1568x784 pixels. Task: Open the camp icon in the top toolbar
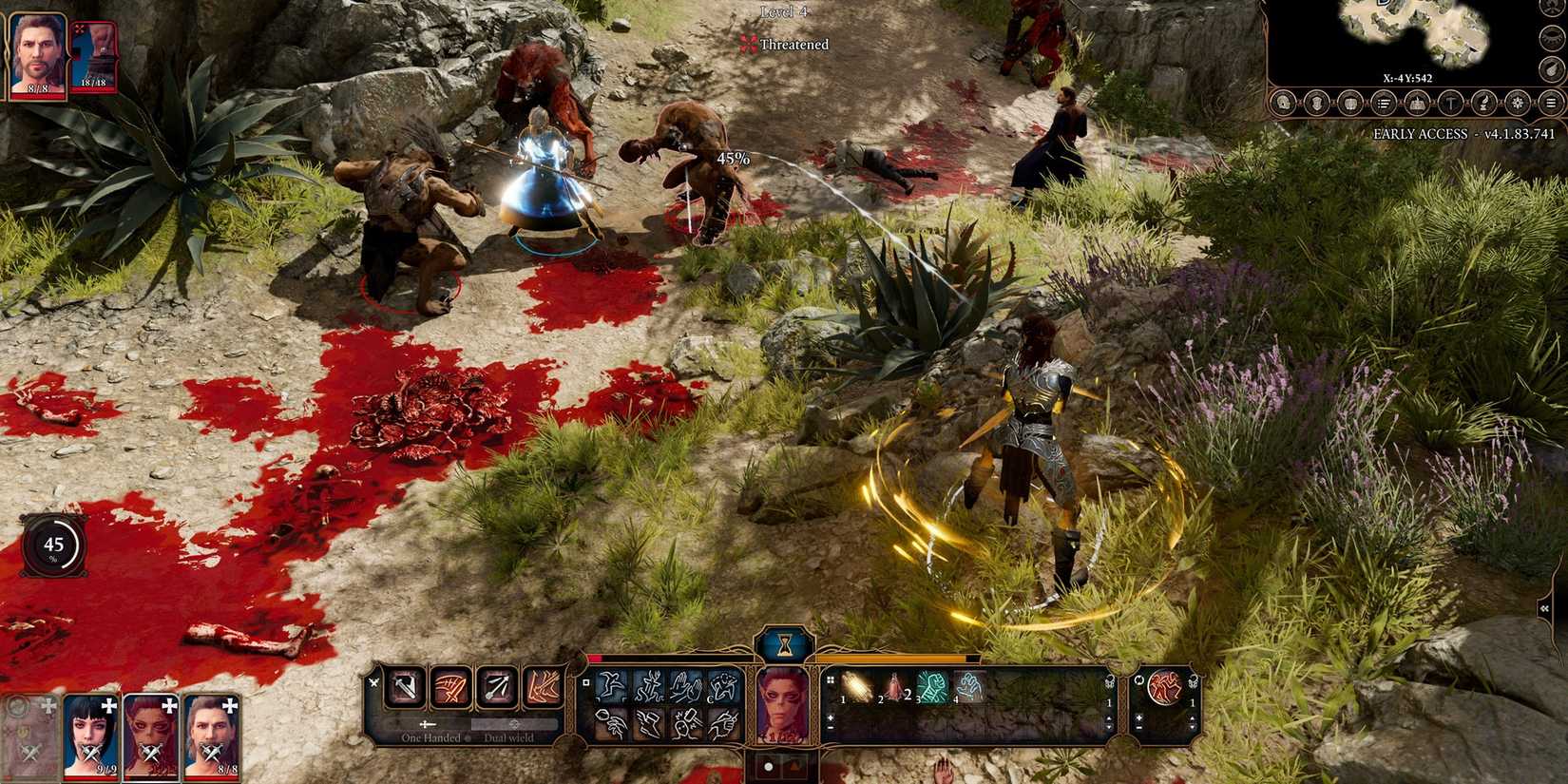tap(1418, 103)
